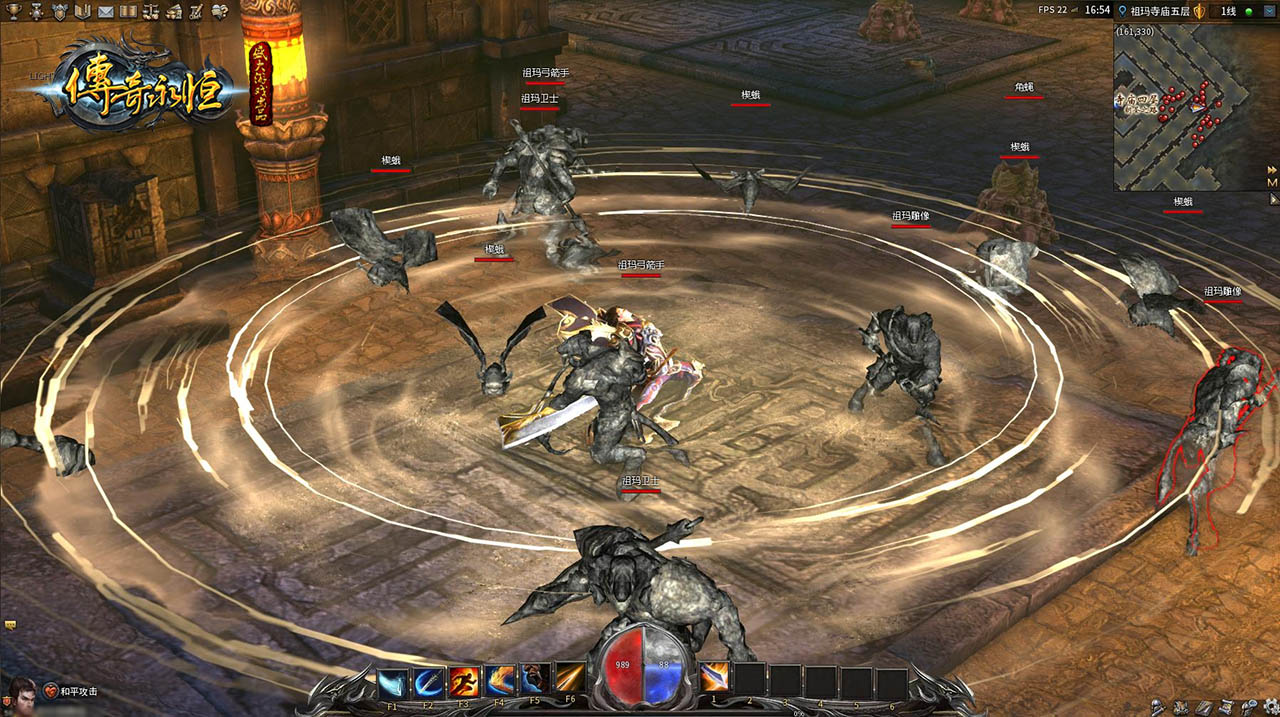Open the winged shield icon
The image size is (1280, 717).
click(x=59, y=12)
